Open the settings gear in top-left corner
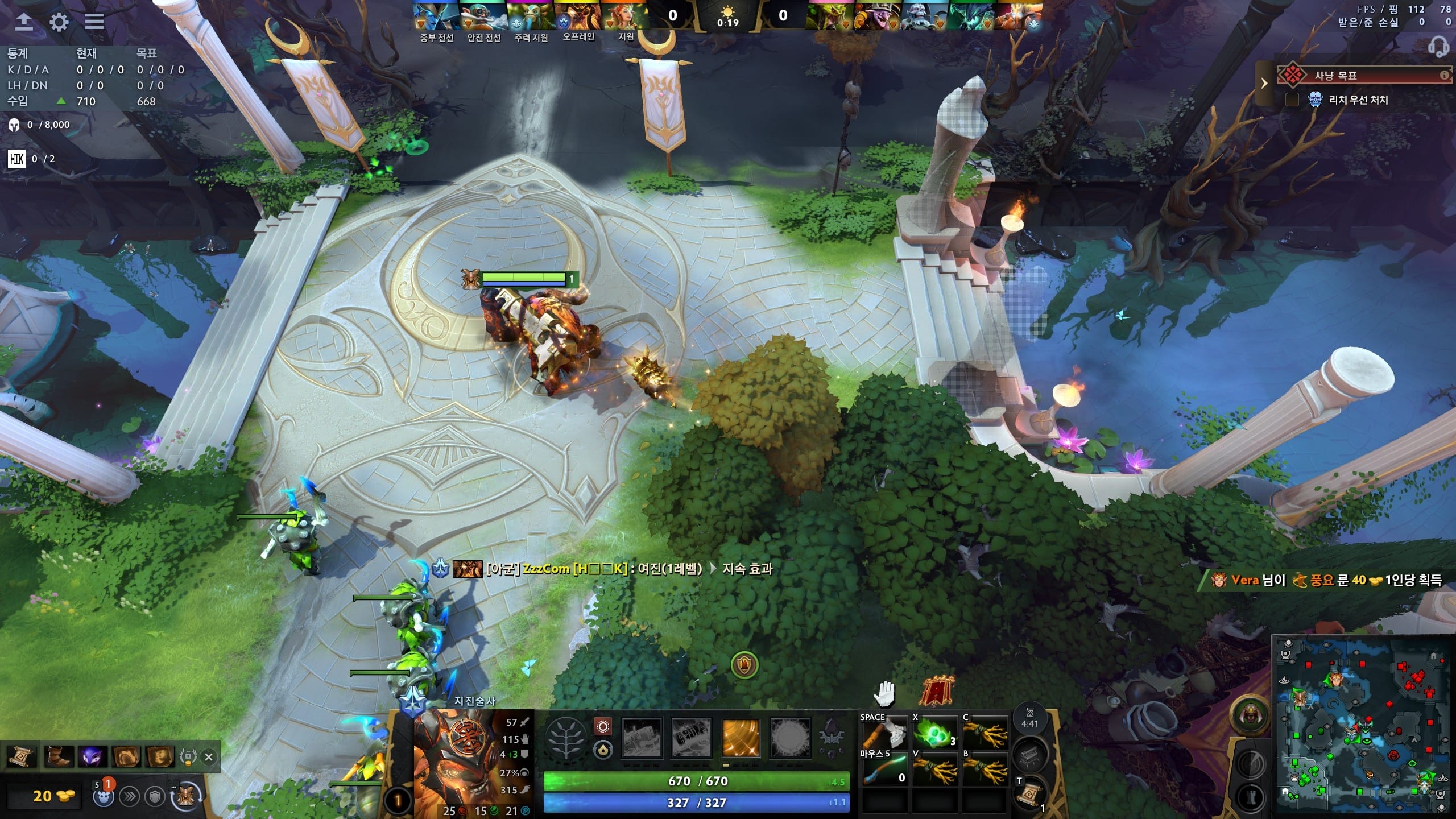1456x819 pixels. (x=59, y=22)
